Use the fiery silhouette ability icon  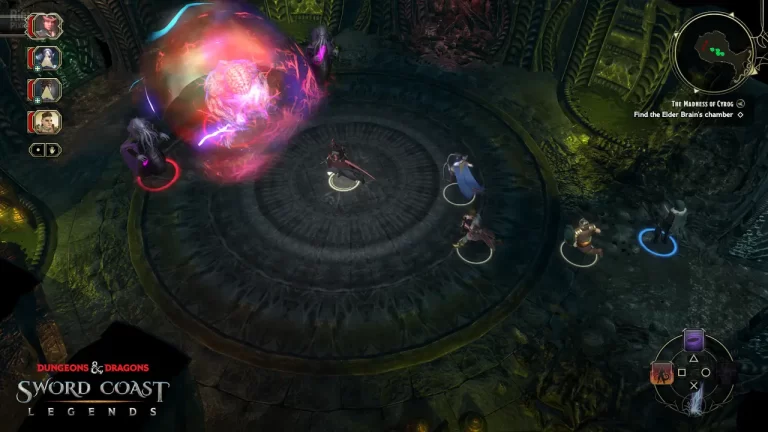point(662,374)
